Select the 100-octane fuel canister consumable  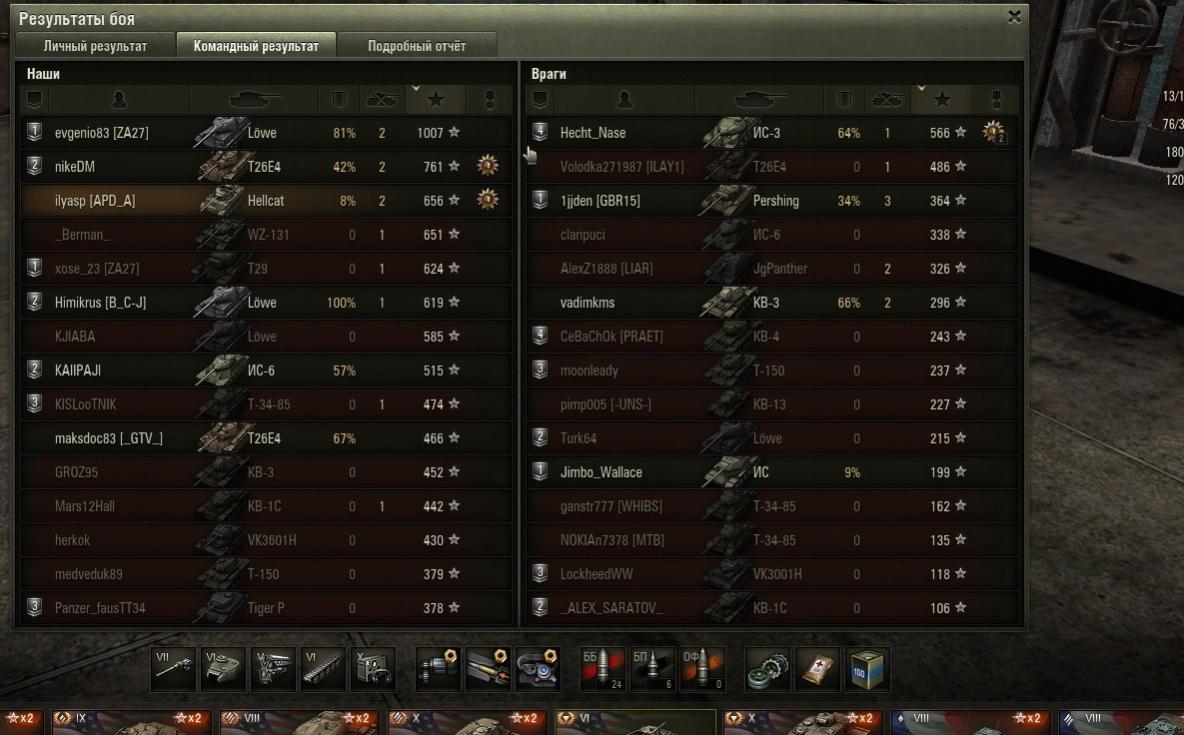pyautogui.click(x=866, y=669)
